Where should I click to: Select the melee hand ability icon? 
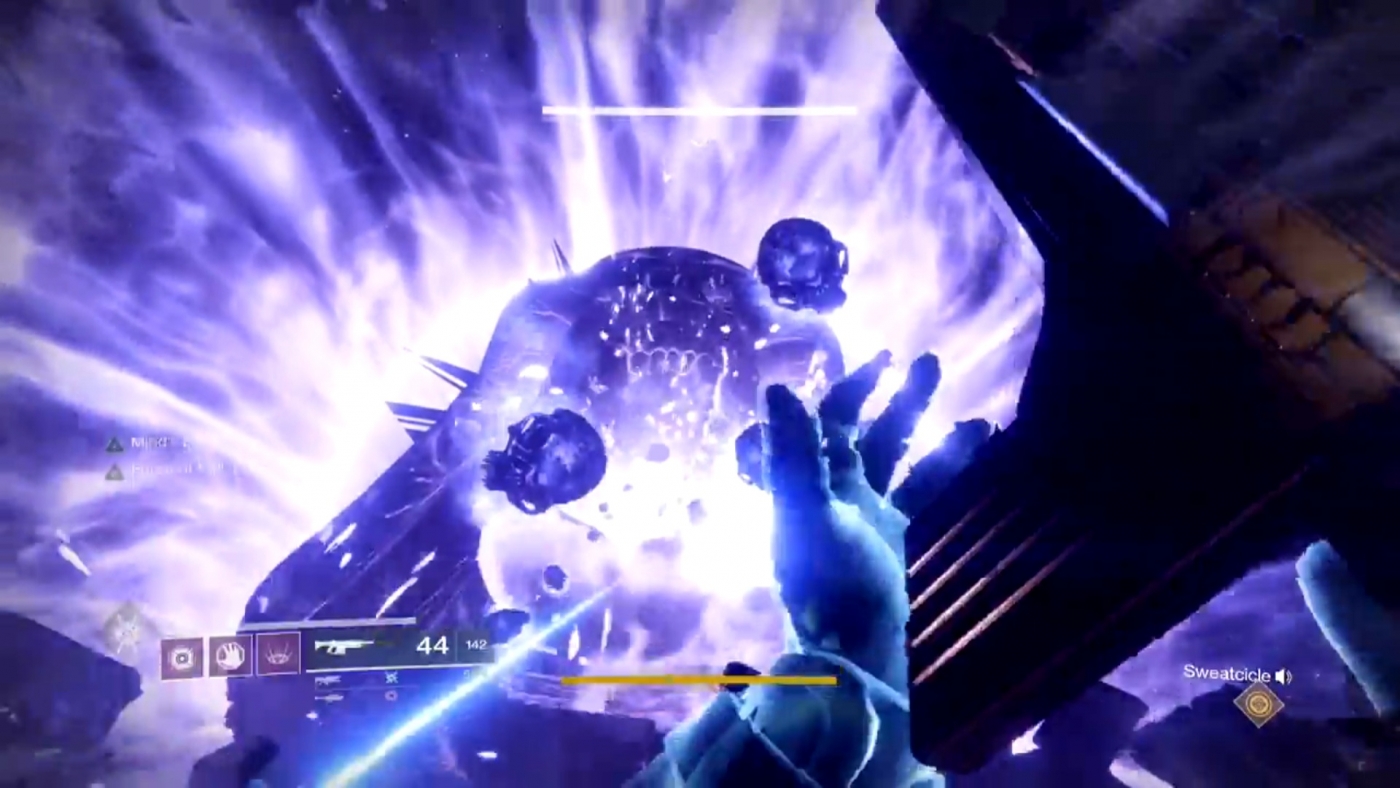pos(230,656)
